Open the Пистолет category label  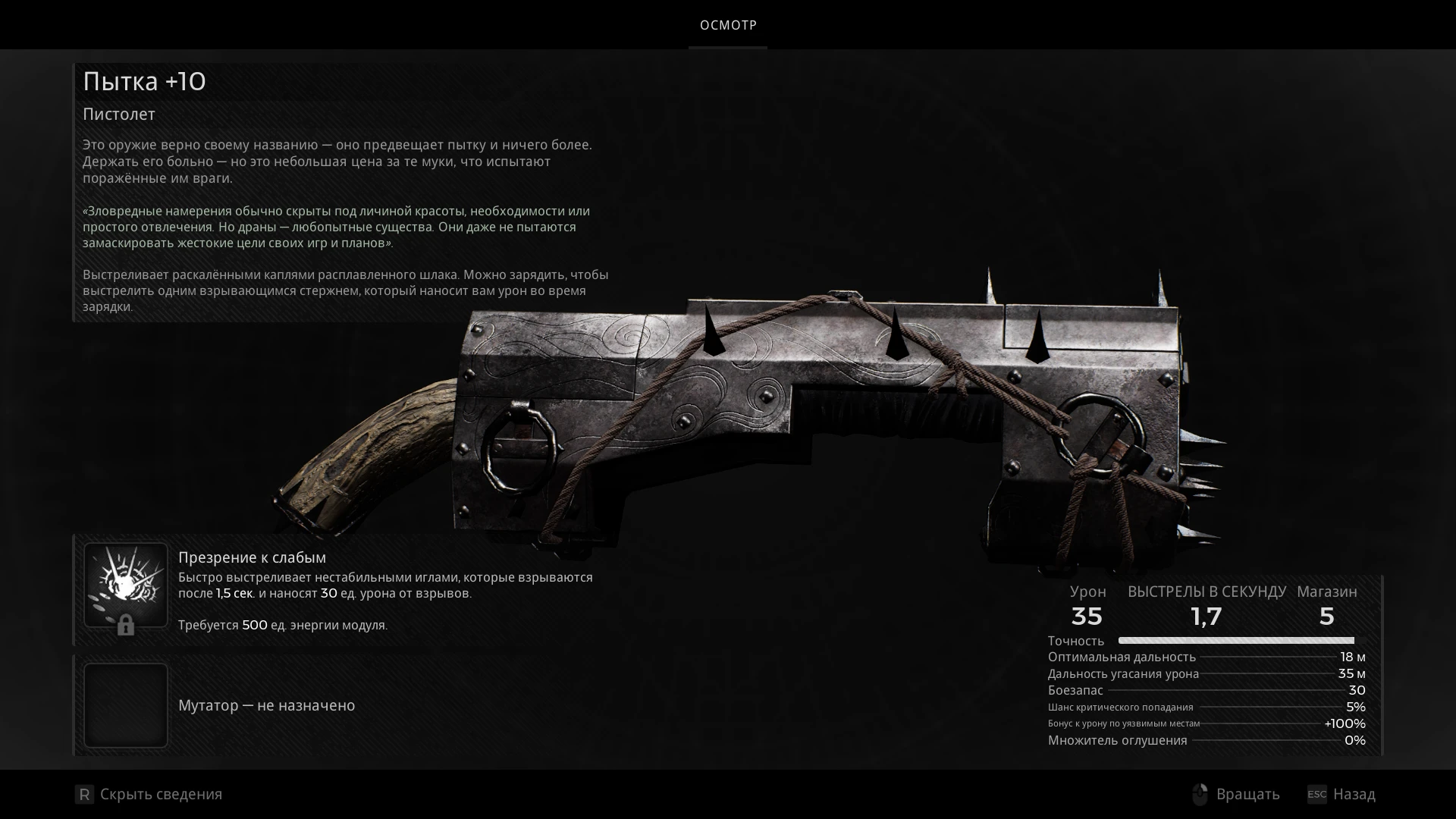click(x=118, y=115)
